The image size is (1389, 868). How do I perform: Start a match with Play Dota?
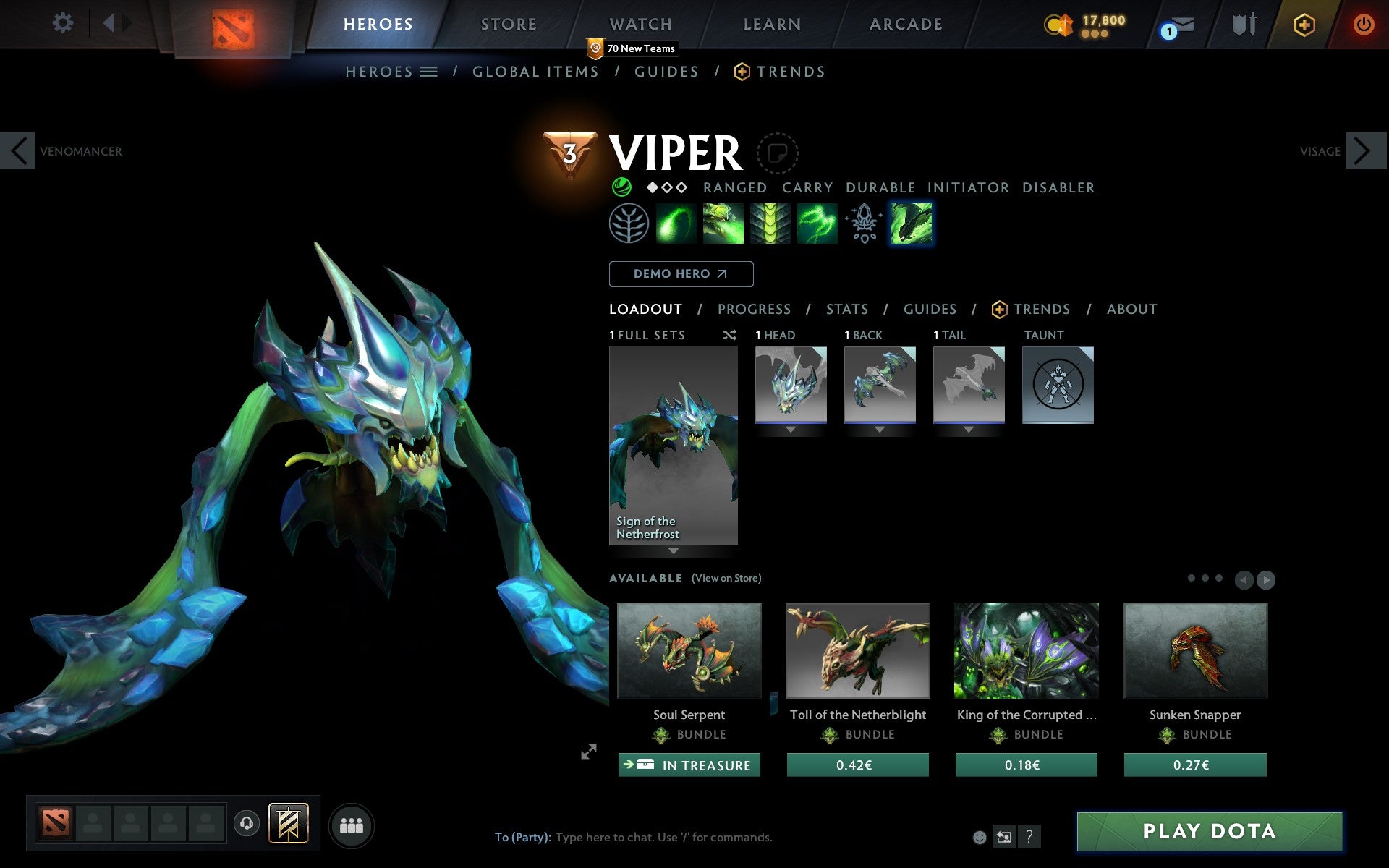pyautogui.click(x=1209, y=831)
